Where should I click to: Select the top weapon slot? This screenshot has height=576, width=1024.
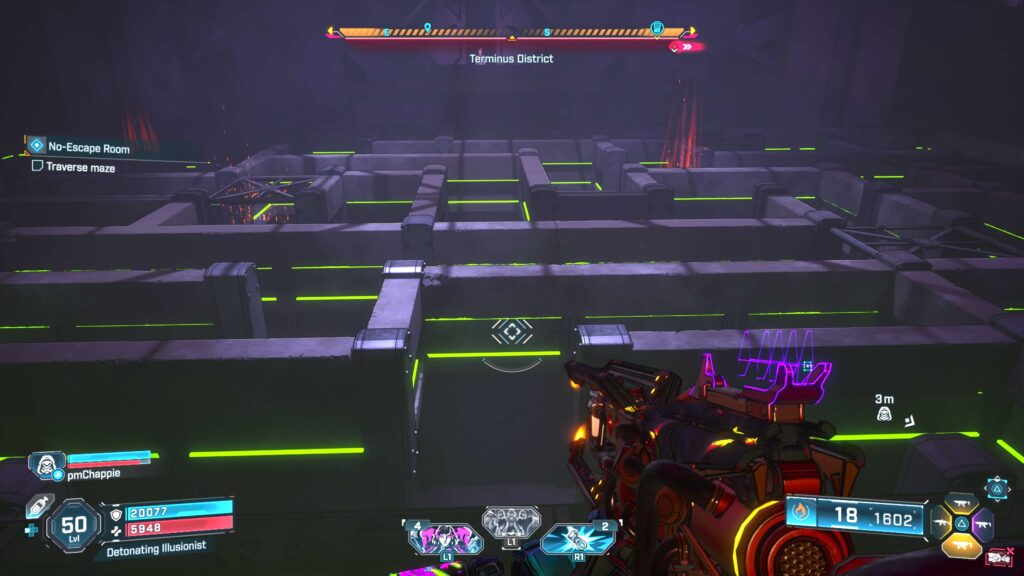click(x=960, y=503)
